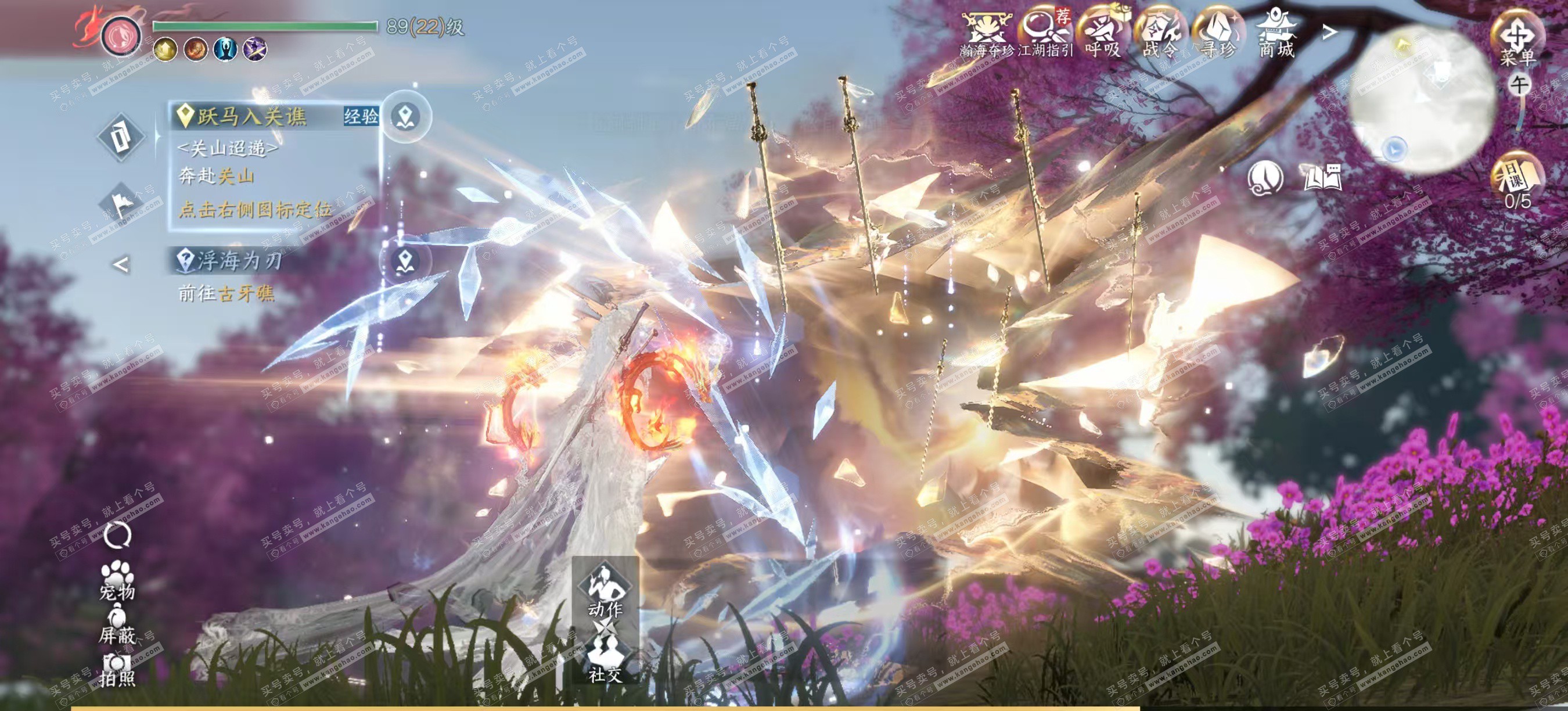This screenshot has width=1568, height=711.
Task: Select the 跃马入关谯 quest tracker
Action: pyautogui.click(x=251, y=116)
